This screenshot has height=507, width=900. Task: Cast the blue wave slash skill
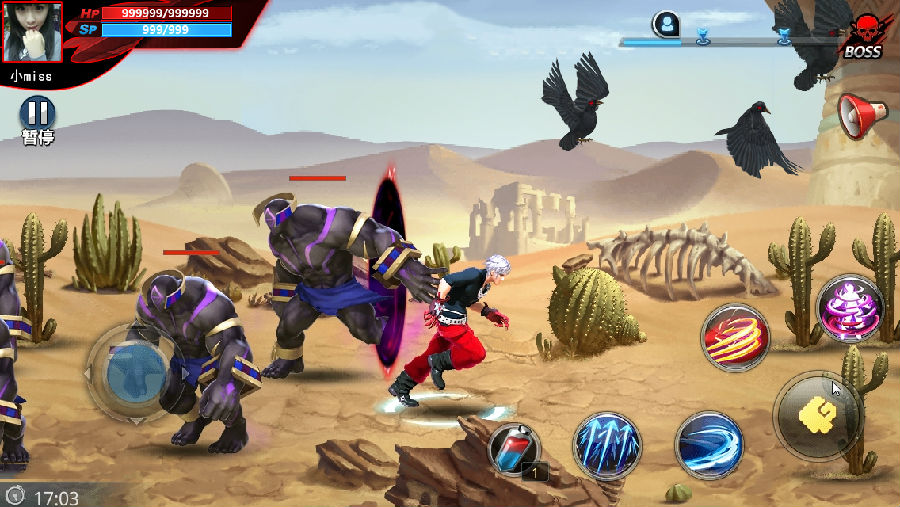click(x=709, y=443)
